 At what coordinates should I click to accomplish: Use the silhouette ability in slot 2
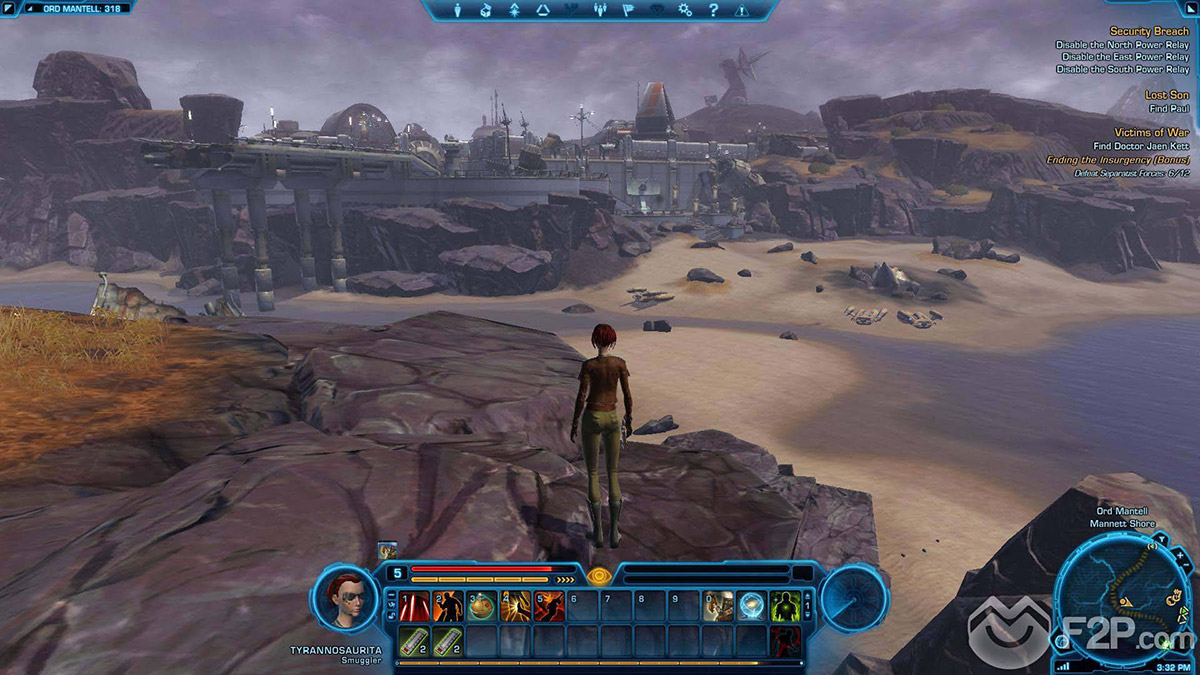447,606
